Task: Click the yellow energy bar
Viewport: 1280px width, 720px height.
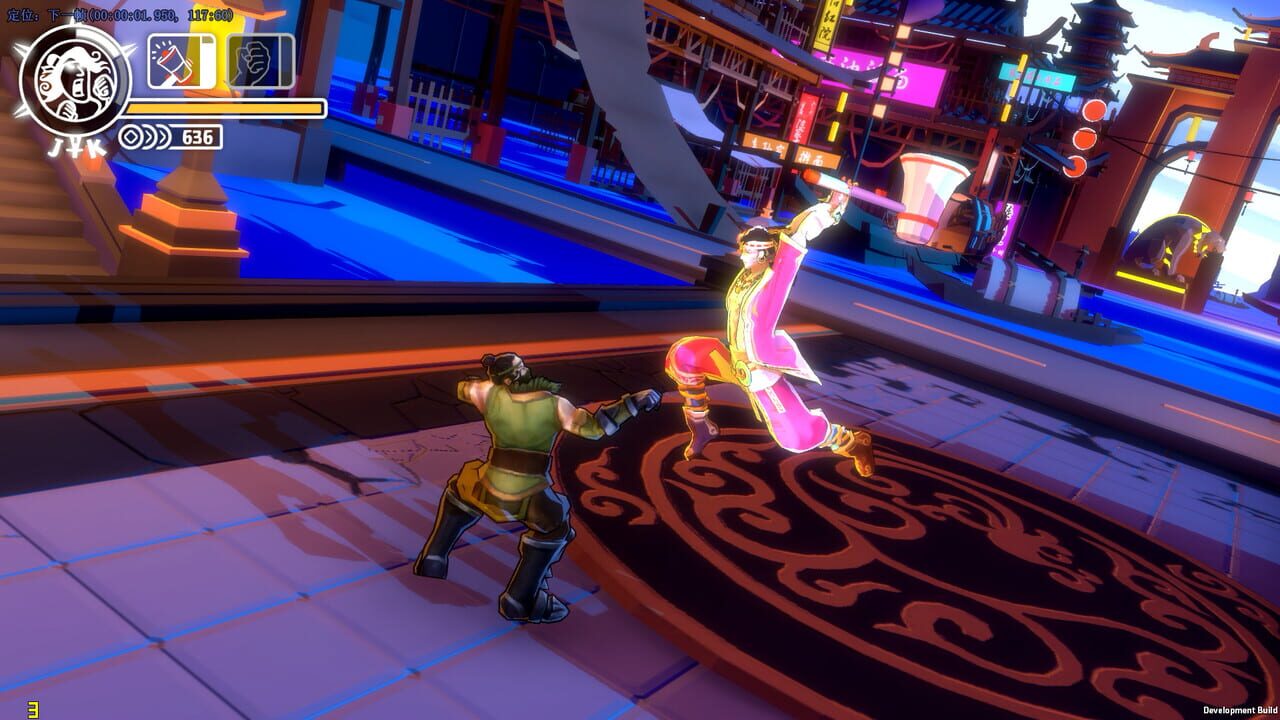Action: click(225, 107)
